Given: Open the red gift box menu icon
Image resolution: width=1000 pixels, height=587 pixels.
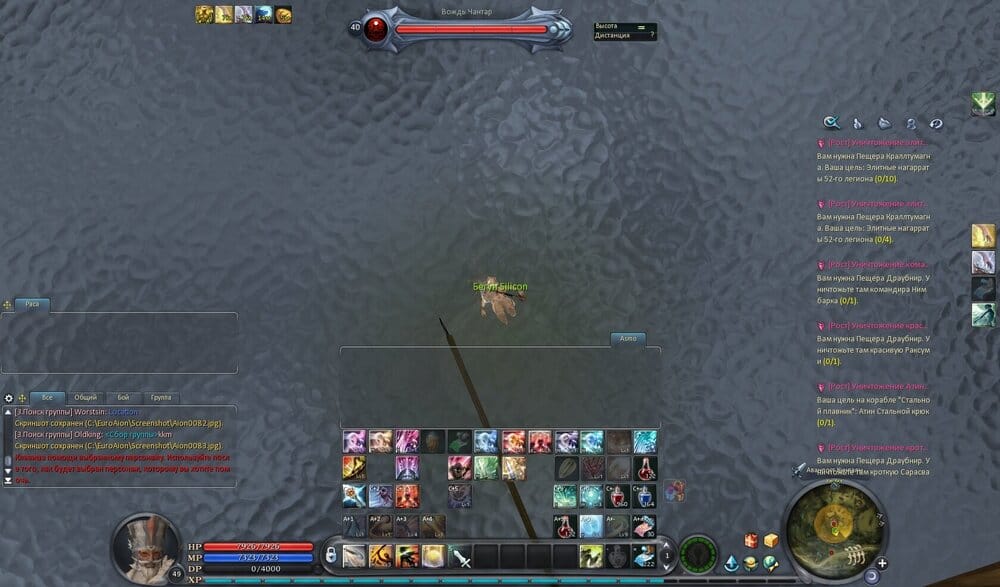Looking at the screenshot, I should pos(751,541).
